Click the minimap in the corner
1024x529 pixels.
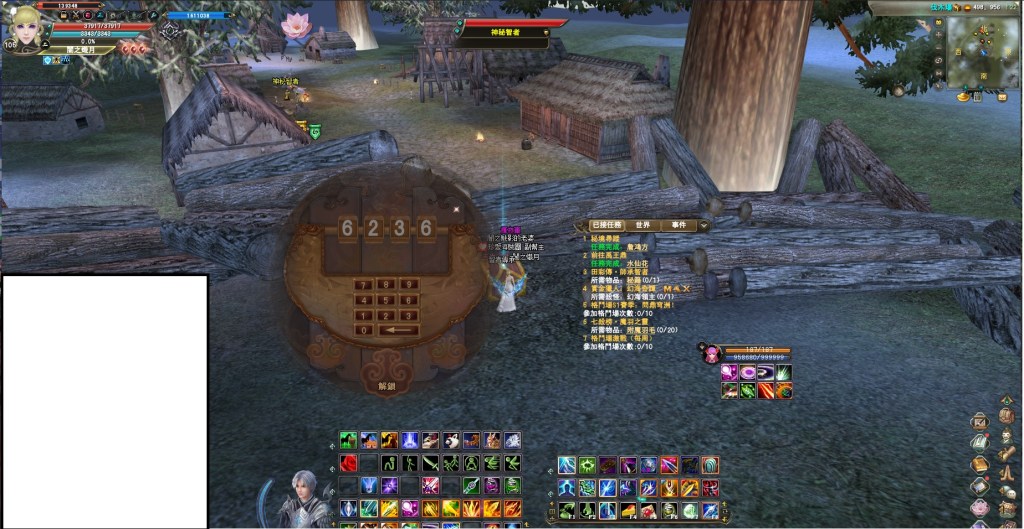983,50
